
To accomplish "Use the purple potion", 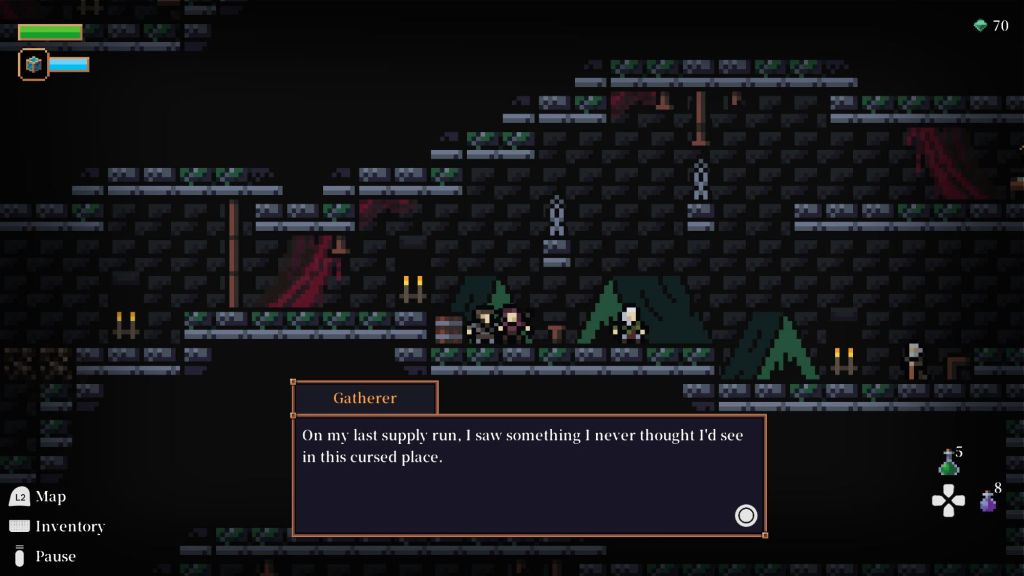I will point(988,502).
